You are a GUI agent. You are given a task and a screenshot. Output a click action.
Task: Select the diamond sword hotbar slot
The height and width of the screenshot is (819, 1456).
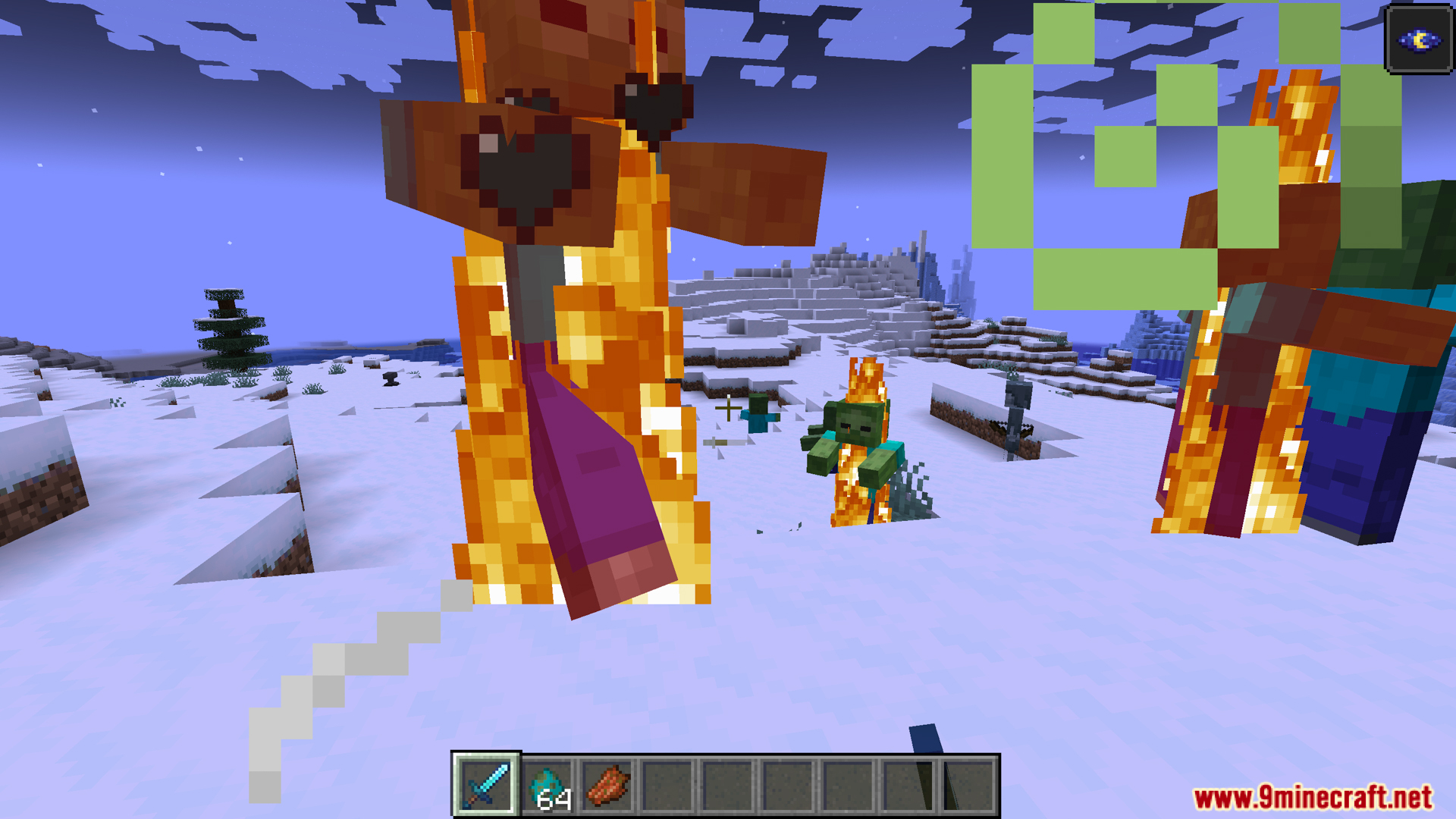[x=486, y=786]
